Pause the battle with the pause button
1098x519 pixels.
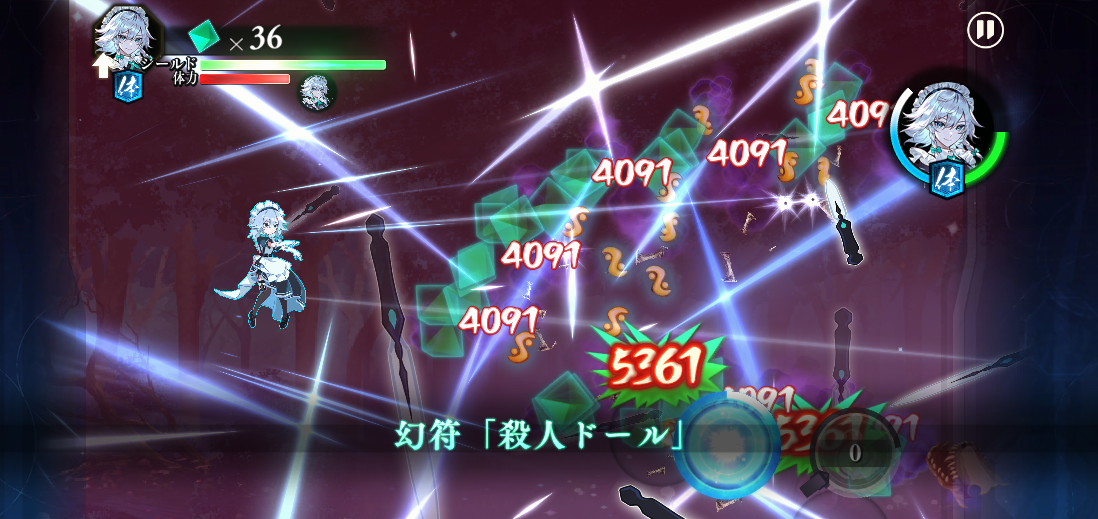pos(985,30)
